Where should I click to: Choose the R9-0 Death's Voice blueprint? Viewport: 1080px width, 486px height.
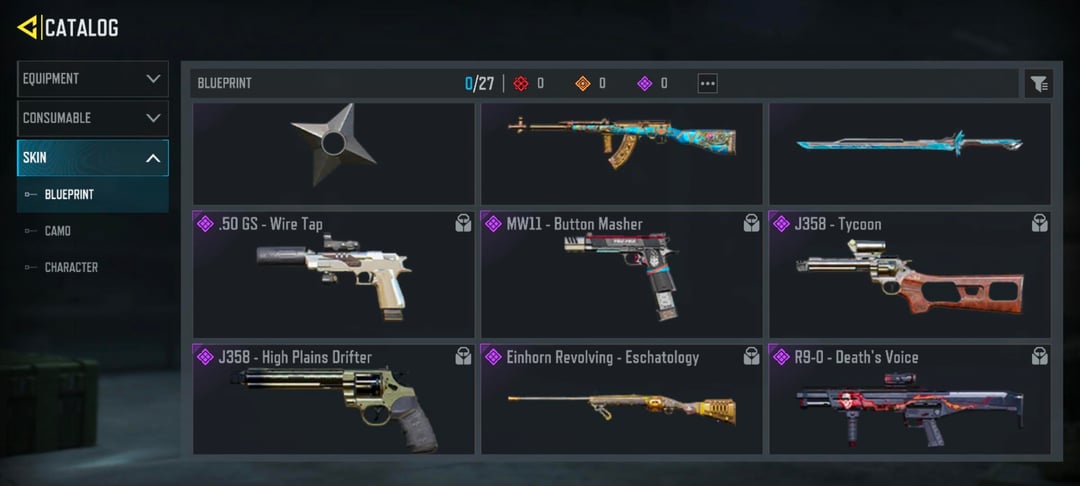coord(909,399)
